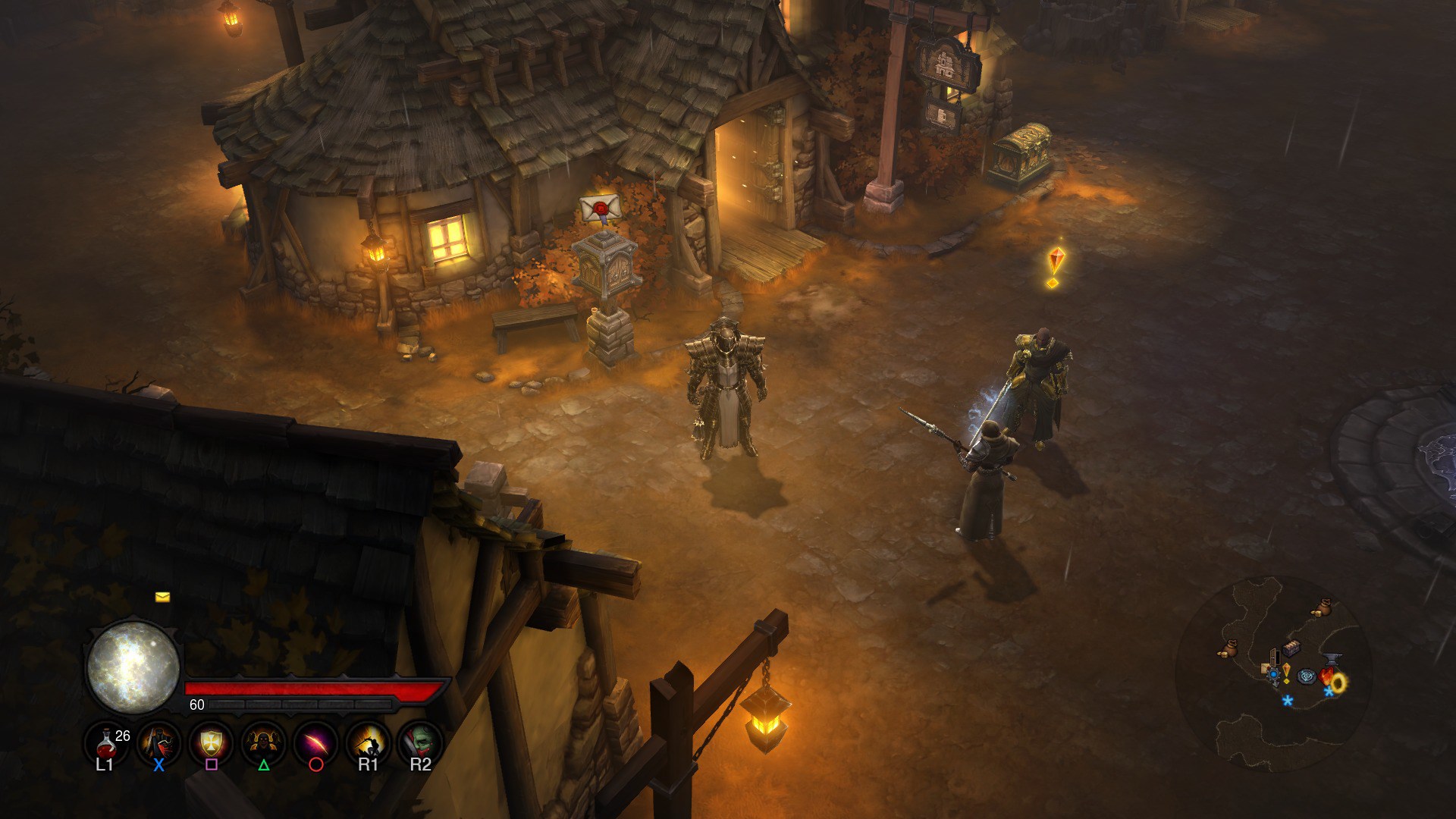This screenshot has height=819, width=1456.
Task: Use the red health potion
Action: point(105,742)
